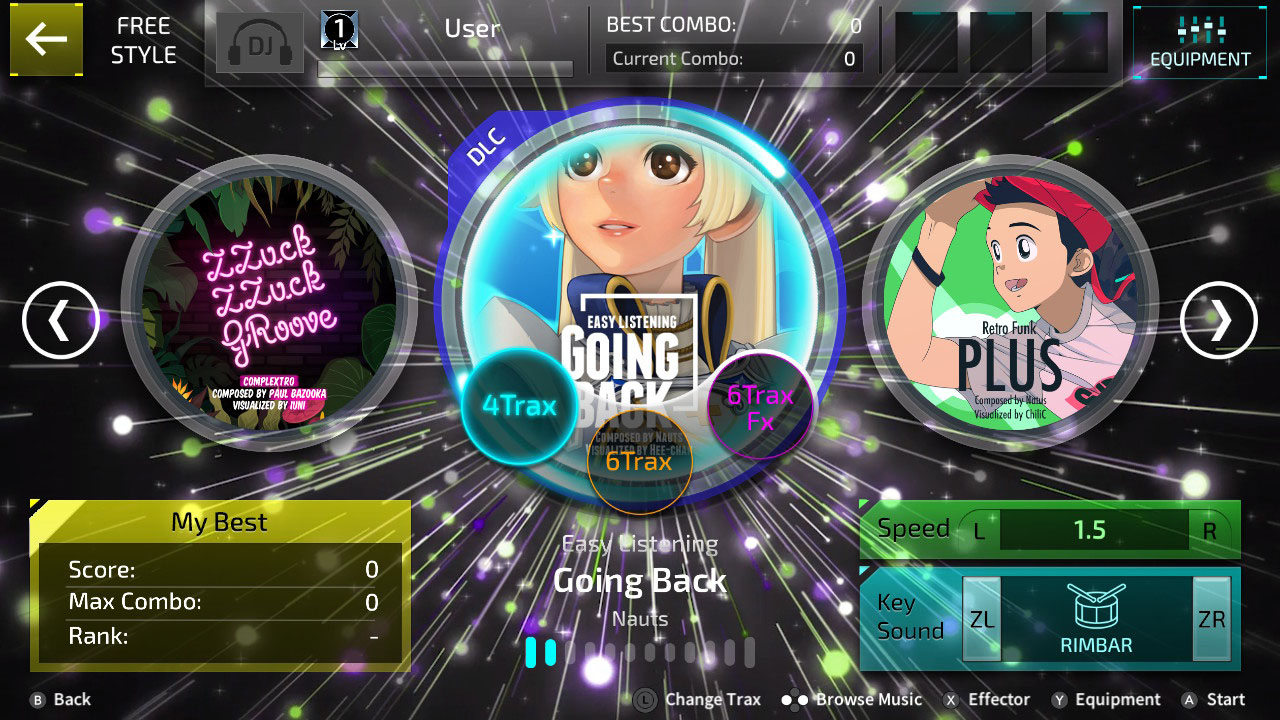This screenshot has height=720, width=1280.
Task: Click the right arrow to next song
Action: pyautogui.click(x=1219, y=320)
